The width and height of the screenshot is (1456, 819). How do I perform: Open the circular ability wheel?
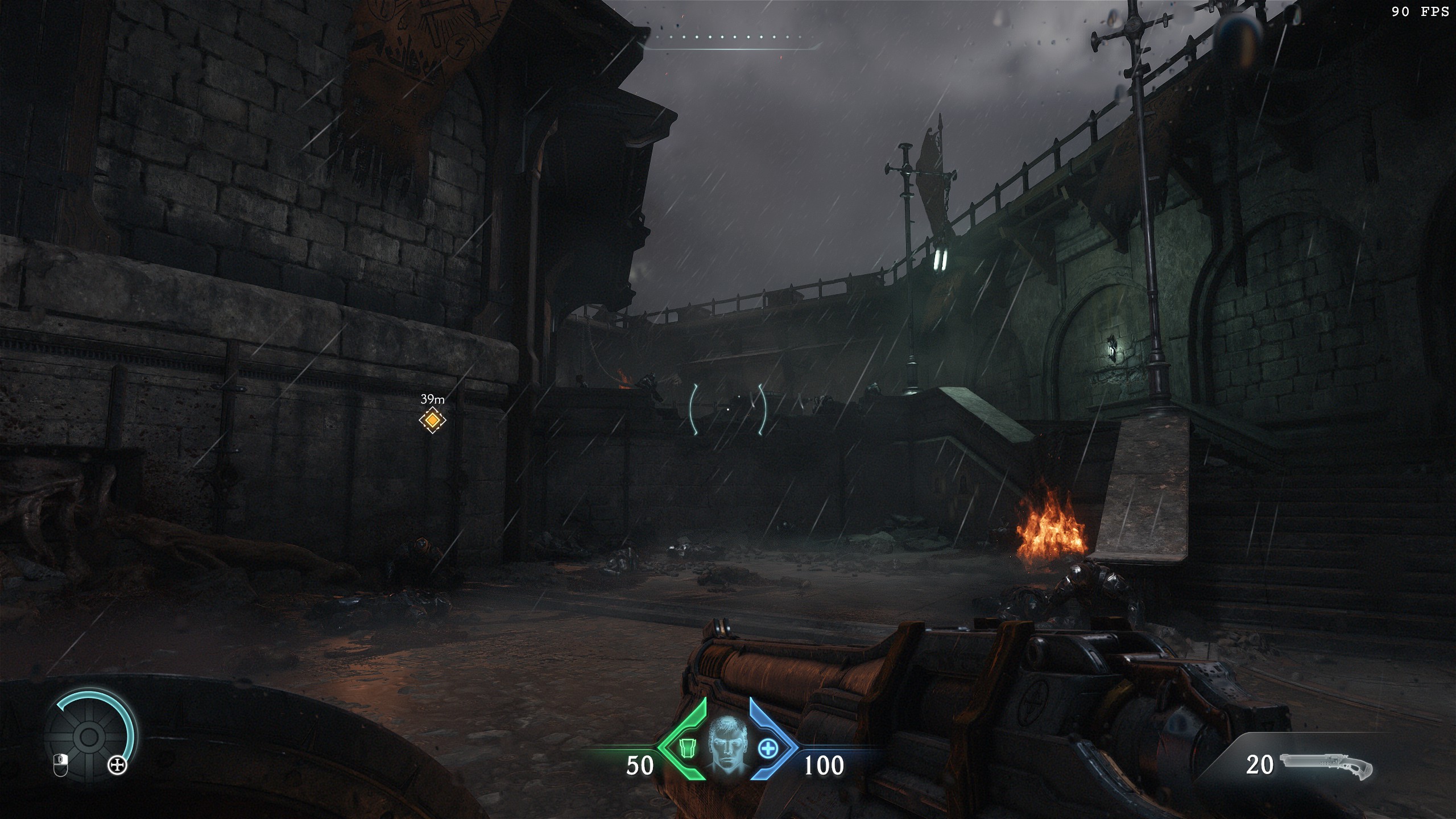point(88,737)
